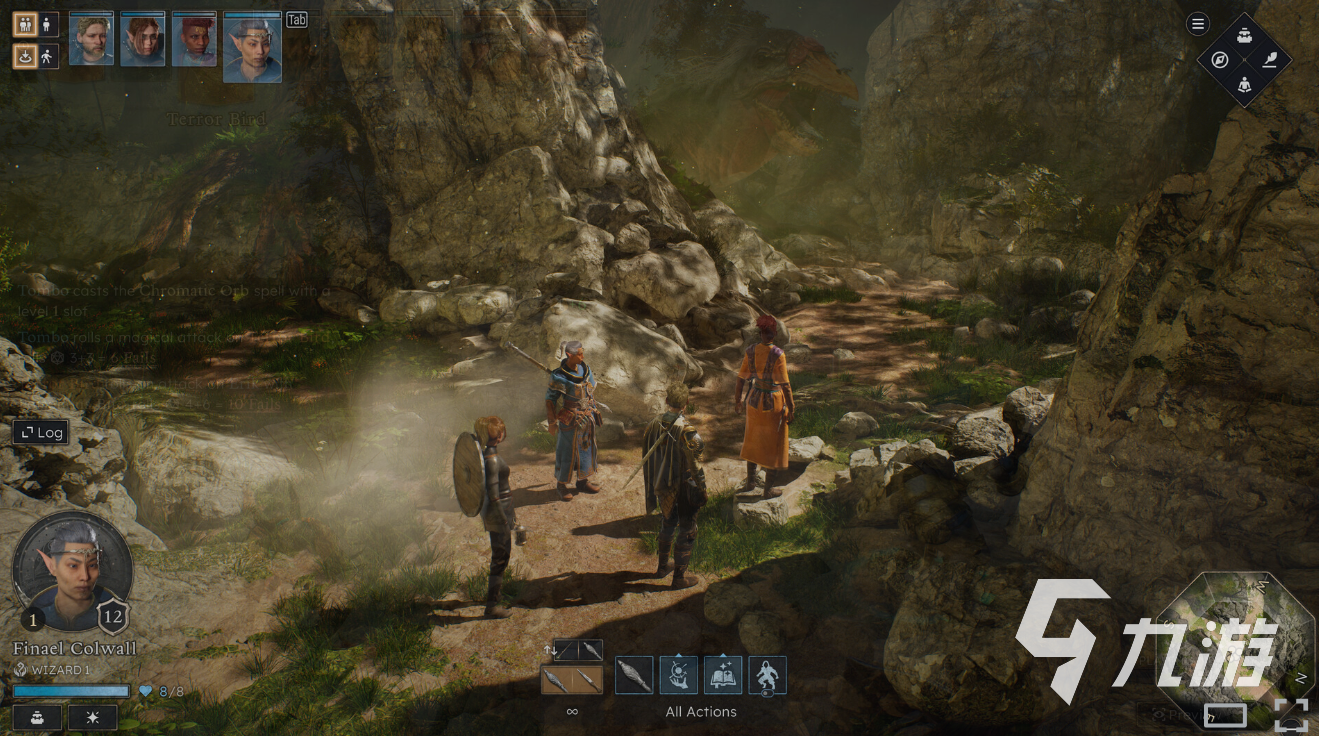Viewport: 1319px width, 736px height.
Task: Open the quill journal icon
Action: (x=1270, y=60)
